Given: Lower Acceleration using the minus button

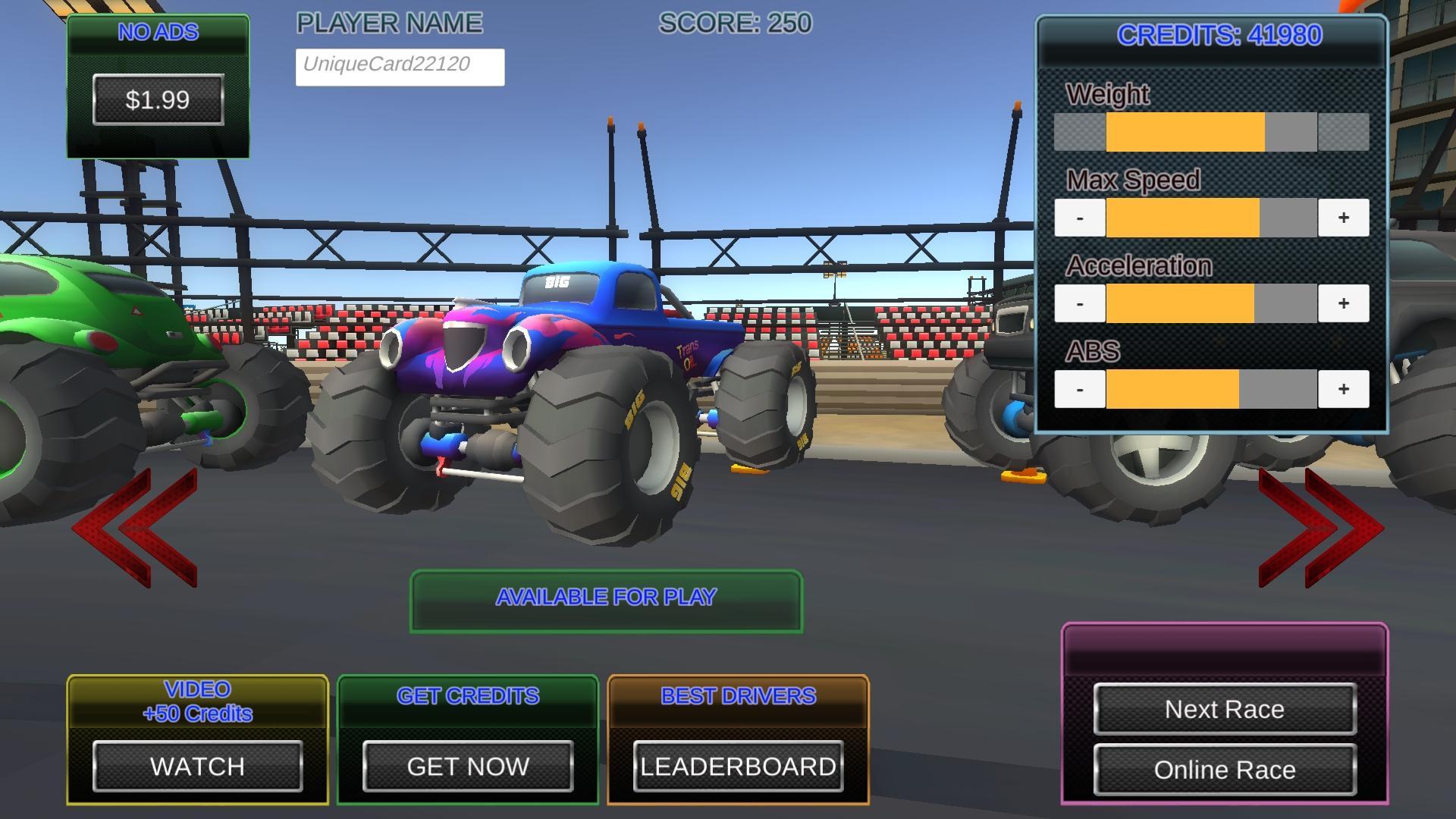Looking at the screenshot, I should (x=1079, y=303).
